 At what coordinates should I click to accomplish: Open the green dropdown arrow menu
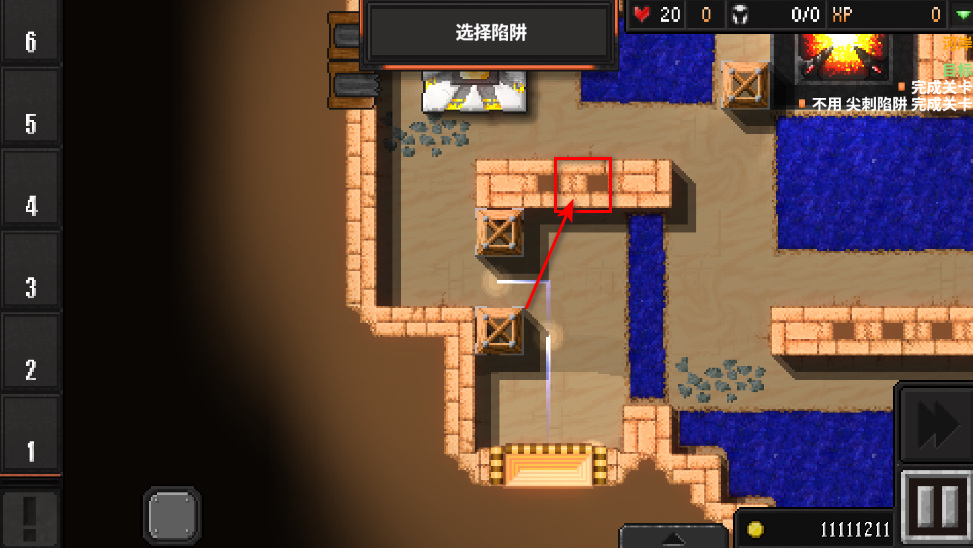961,14
